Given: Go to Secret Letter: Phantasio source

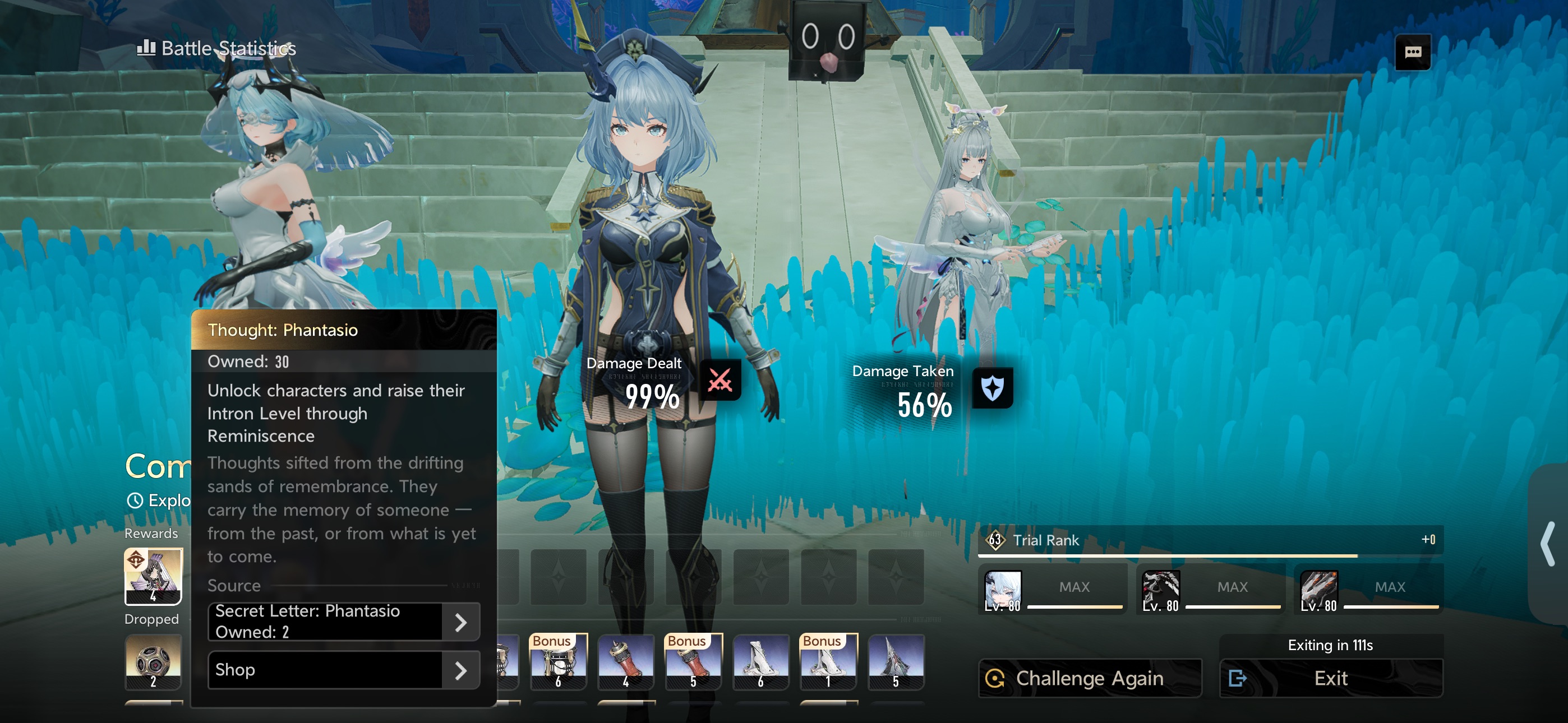Looking at the screenshot, I should [x=344, y=622].
